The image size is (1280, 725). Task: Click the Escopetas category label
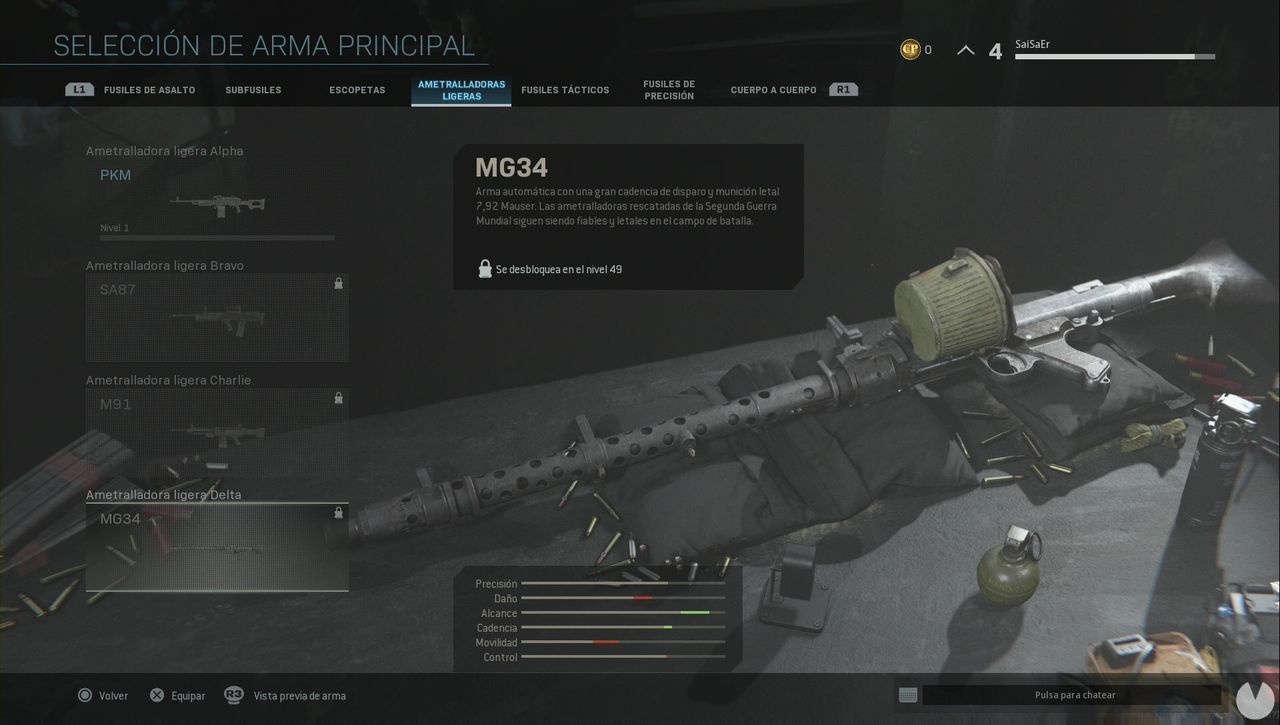[357, 89]
